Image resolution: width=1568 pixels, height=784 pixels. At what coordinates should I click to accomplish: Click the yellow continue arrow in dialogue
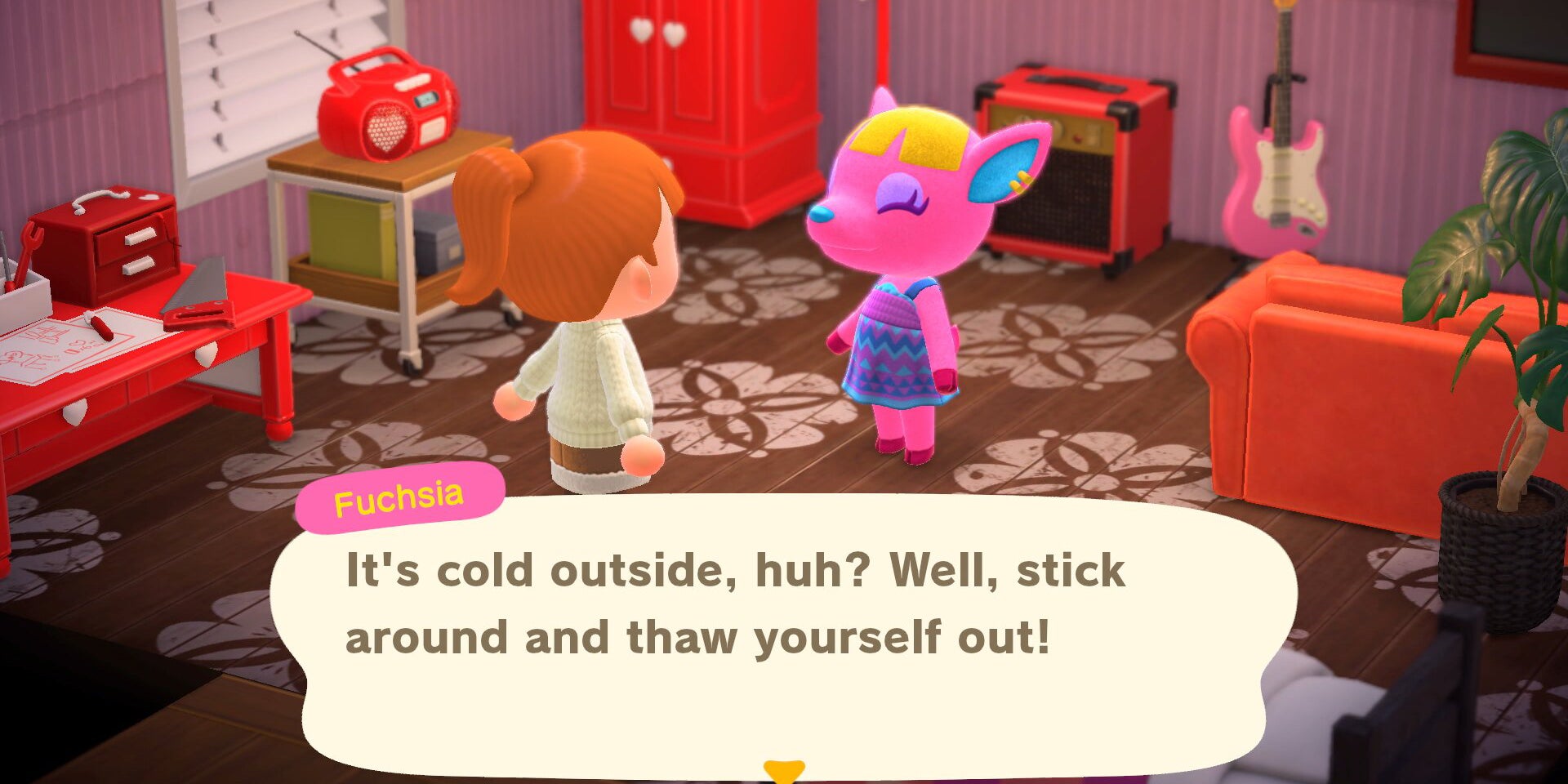[784, 770]
